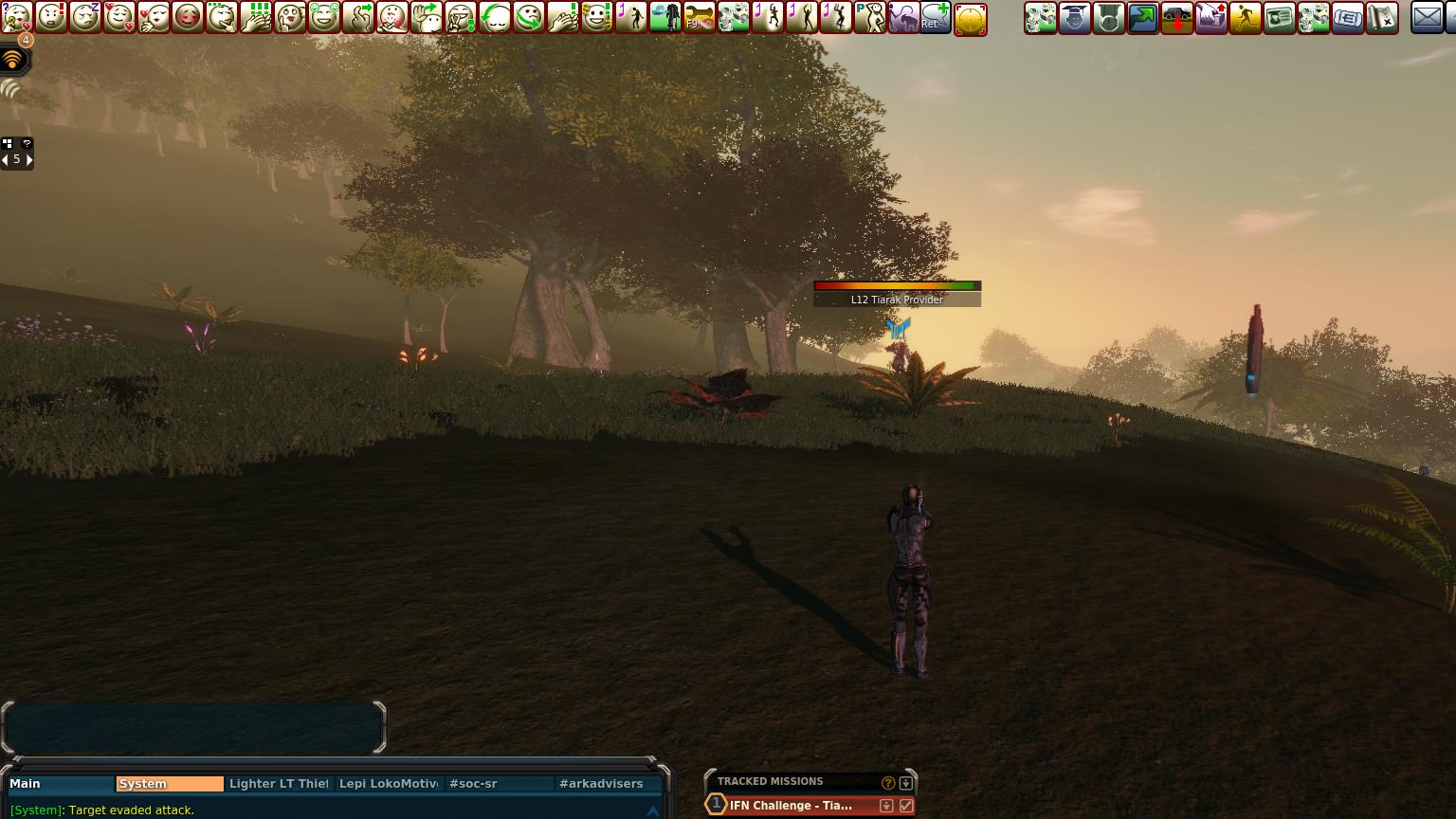The width and height of the screenshot is (1456, 819).
Task: Activate the yellow crosshair target icon
Action: (x=971, y=18)
